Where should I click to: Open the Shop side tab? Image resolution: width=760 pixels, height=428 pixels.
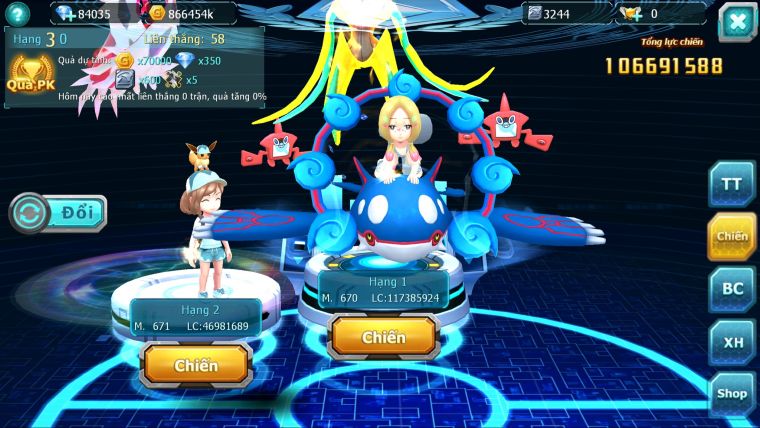[x=731, y=394]
